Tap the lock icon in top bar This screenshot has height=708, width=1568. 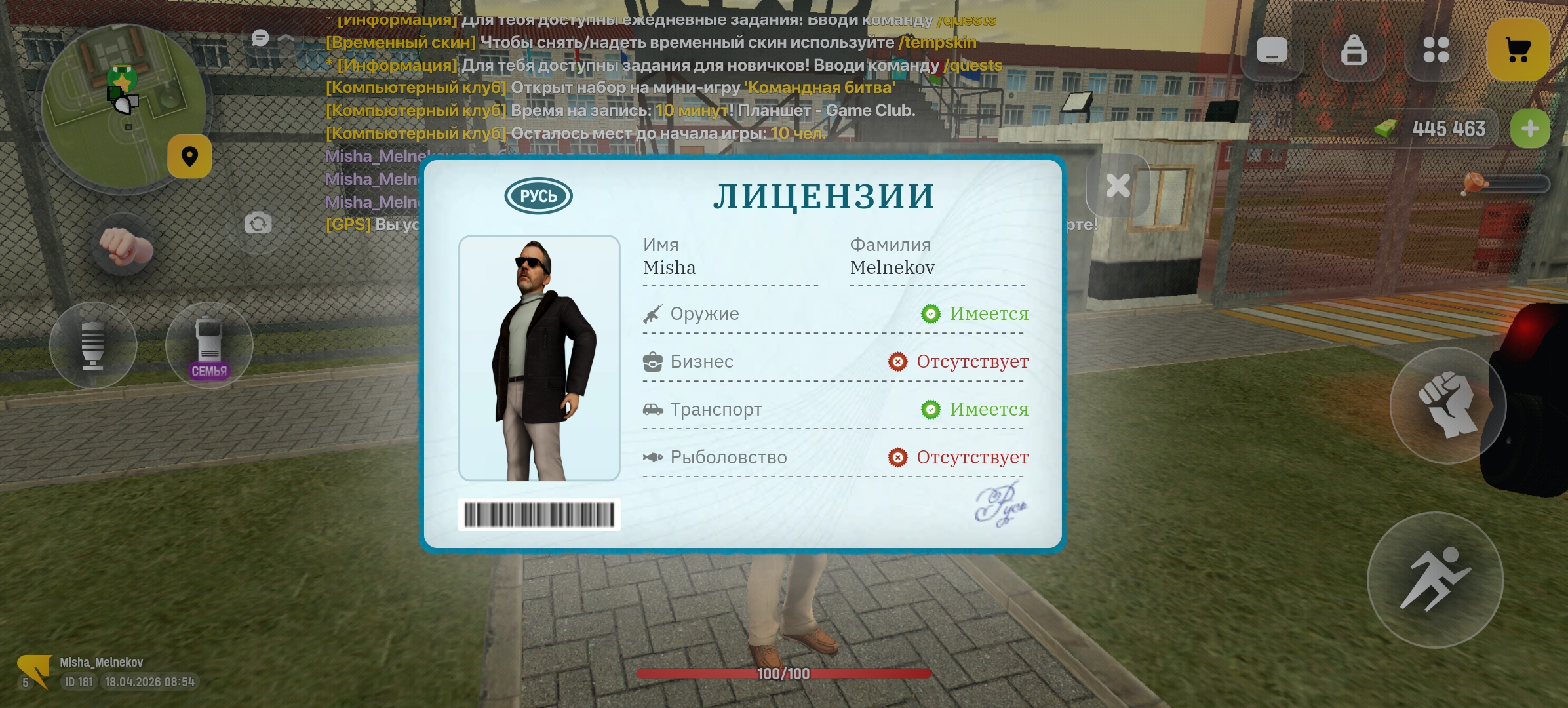(x=1353, y=50)
